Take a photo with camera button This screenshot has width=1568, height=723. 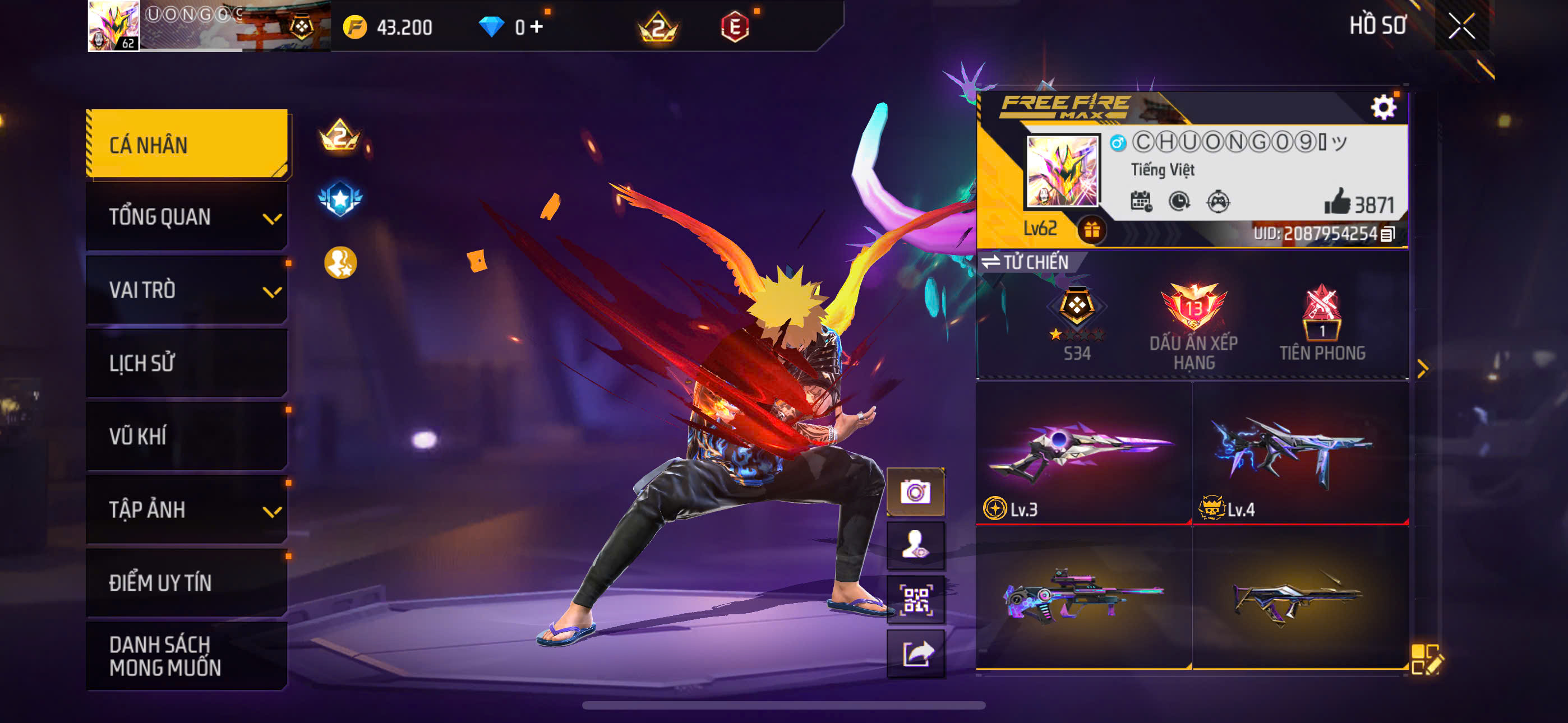pyautogui.click(x=915, y=492)
